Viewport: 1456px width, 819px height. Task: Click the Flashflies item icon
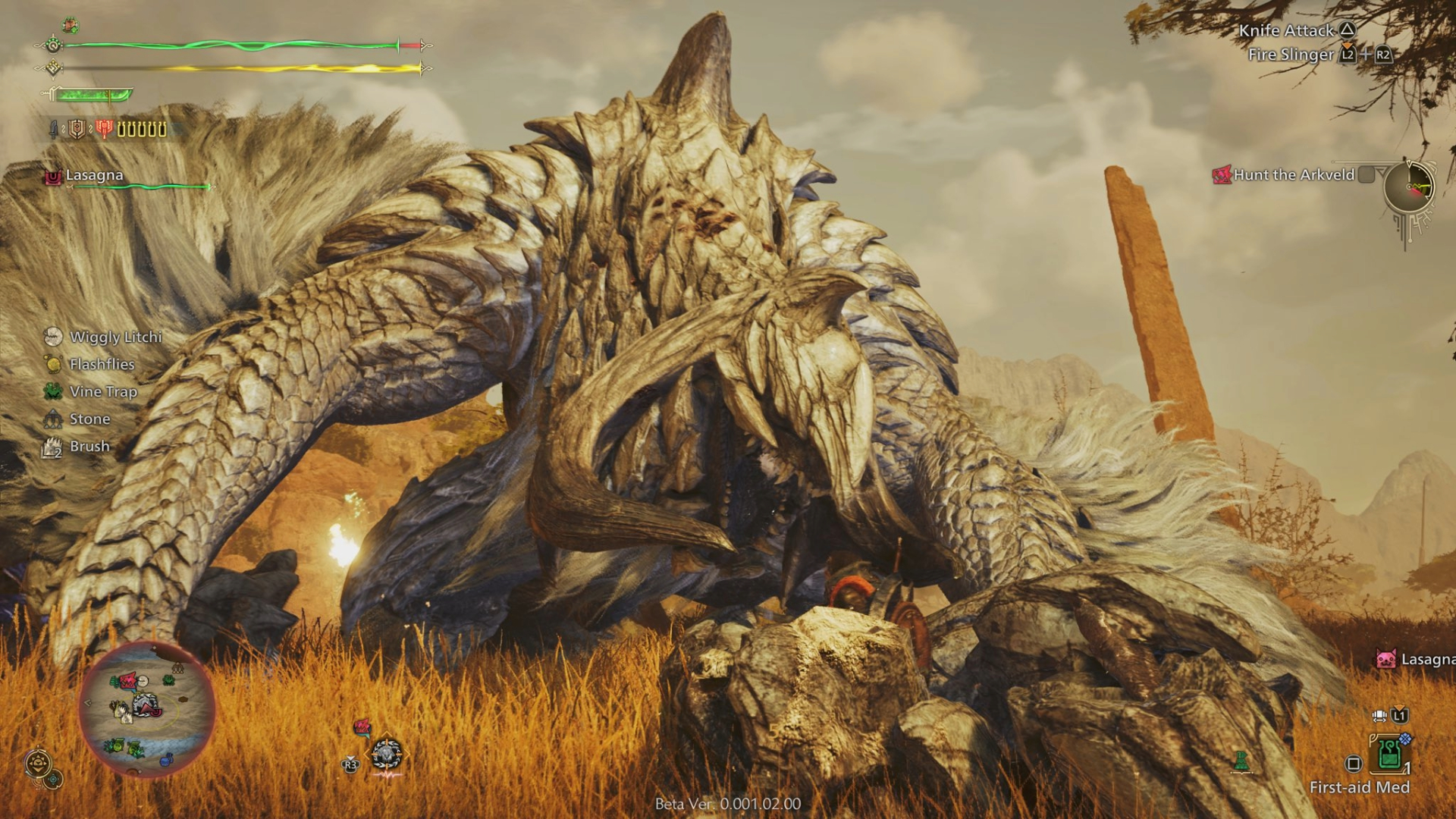point(52,364)
